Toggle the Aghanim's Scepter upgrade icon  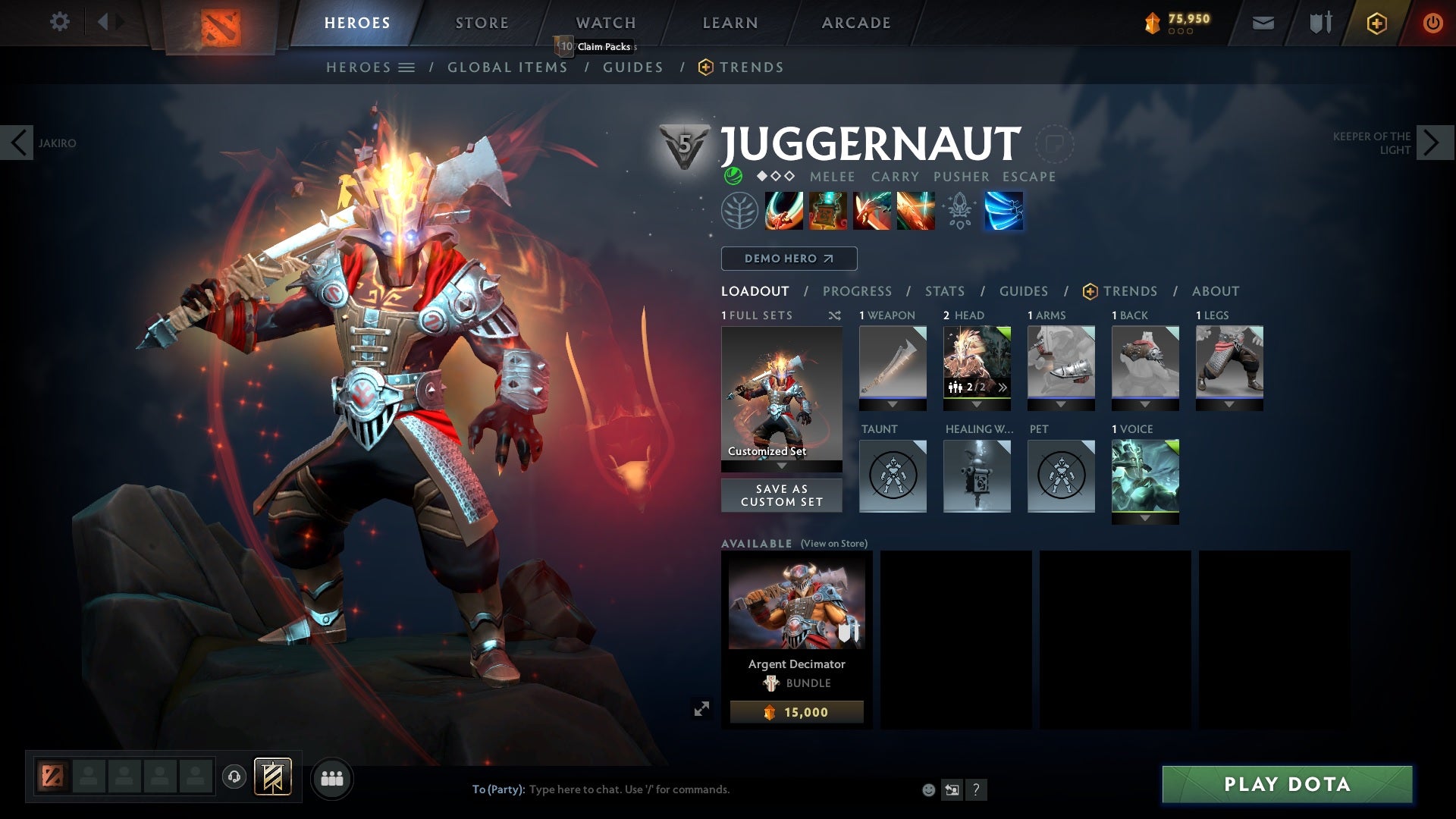959,211
